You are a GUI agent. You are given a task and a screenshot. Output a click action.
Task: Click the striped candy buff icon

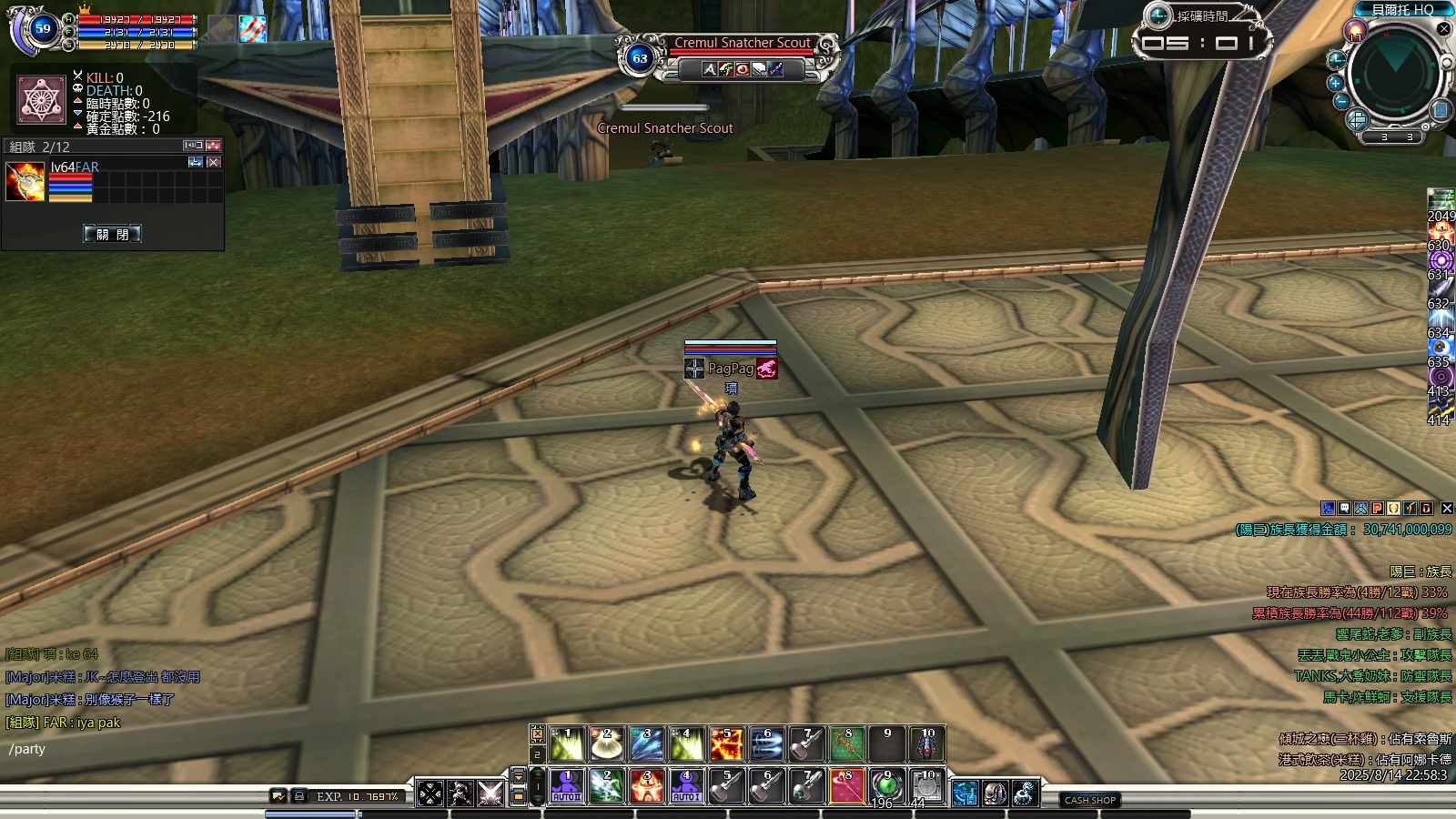(x=253, y=29)
